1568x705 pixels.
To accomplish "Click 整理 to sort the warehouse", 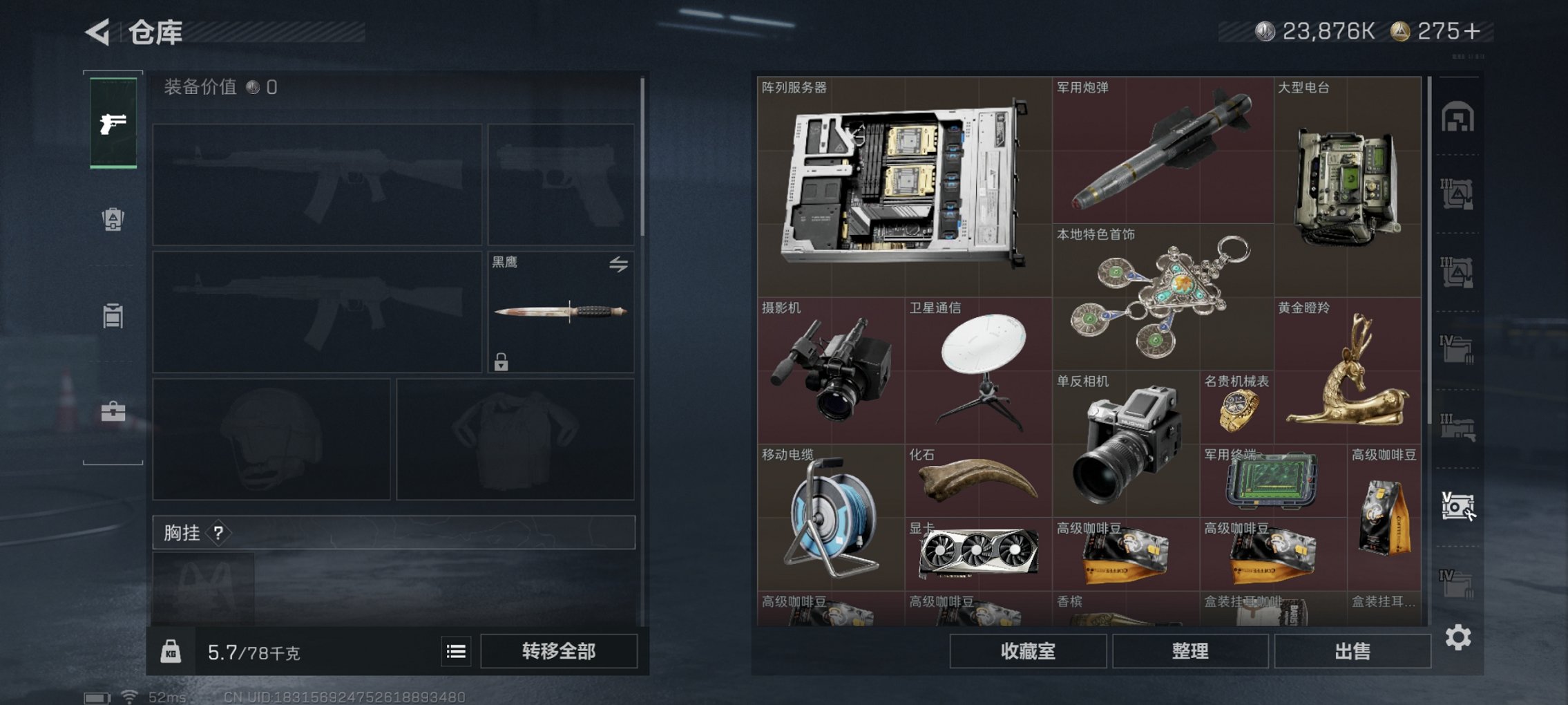I will [x=1190, y=651].
